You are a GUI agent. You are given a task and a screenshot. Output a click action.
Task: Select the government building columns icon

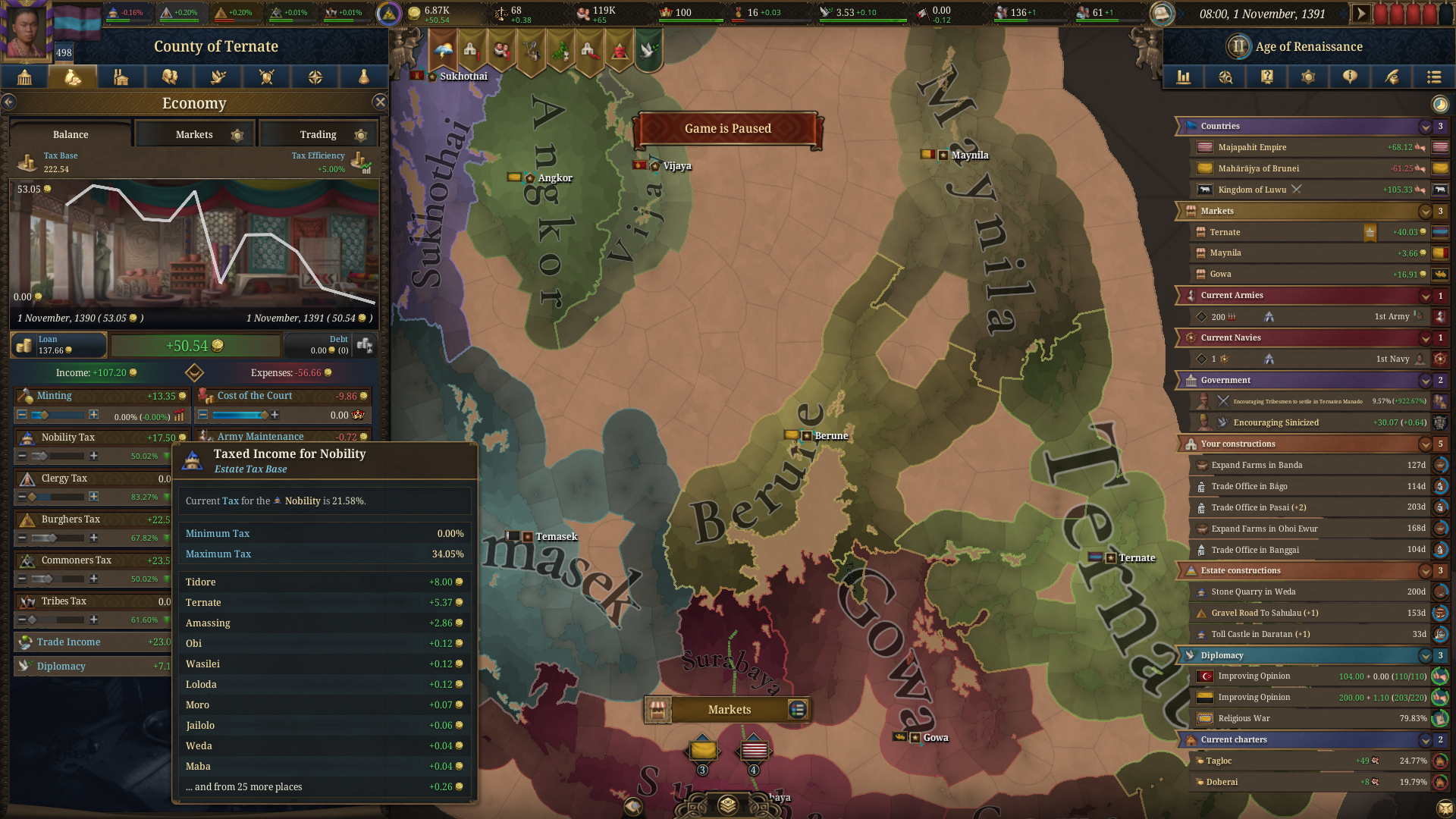[x=25, y=77]
